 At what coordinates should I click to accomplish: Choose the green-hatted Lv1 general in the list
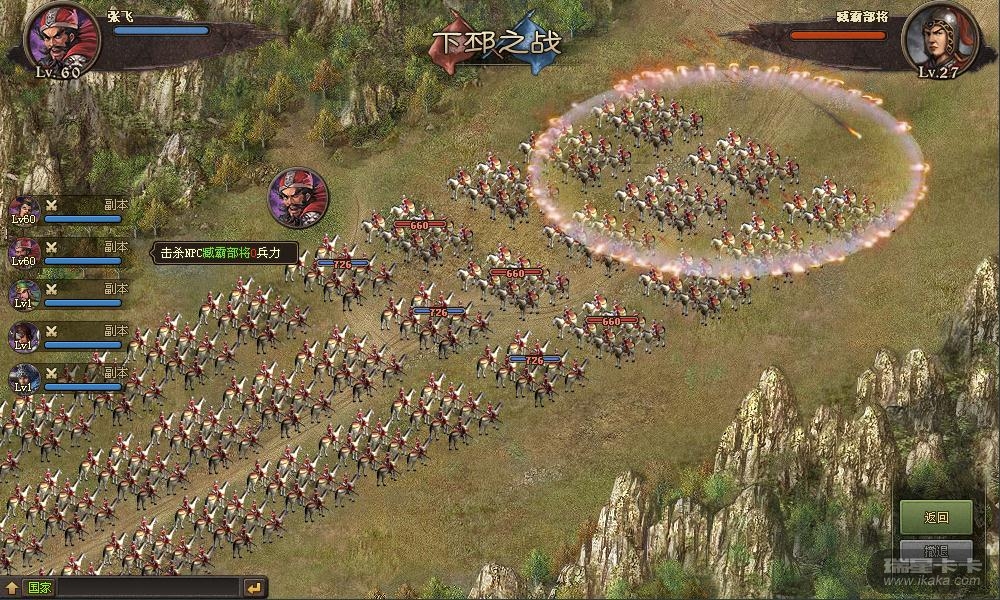click(24, 295)
